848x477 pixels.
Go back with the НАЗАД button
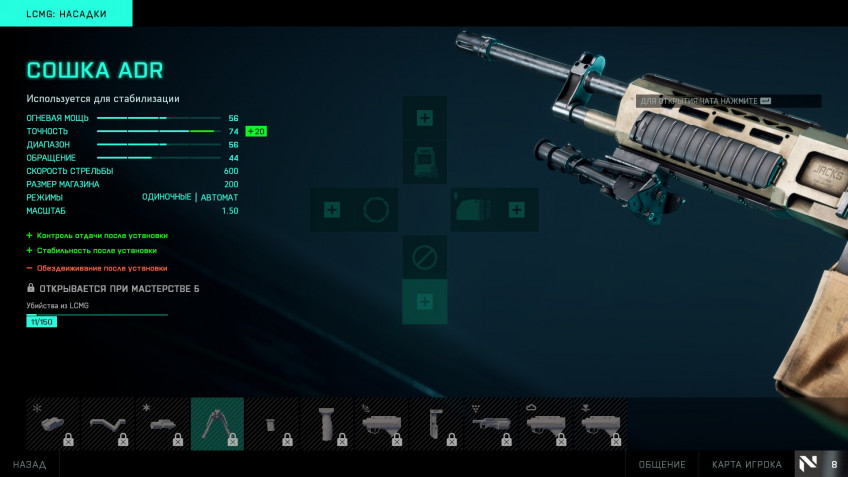pyautogui.click(x=29, y=464)
